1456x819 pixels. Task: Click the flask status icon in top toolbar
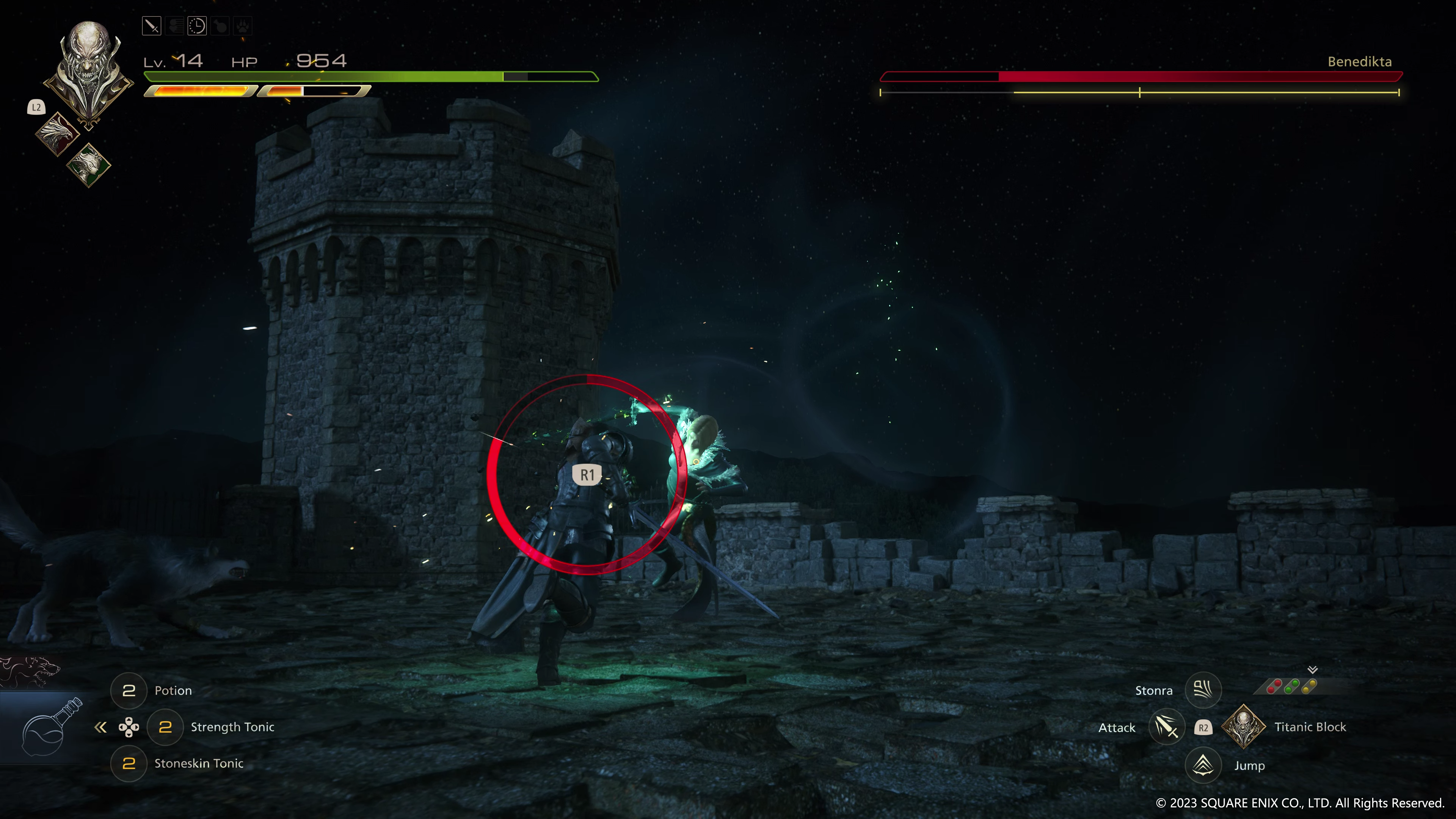[x=220, y=26]
